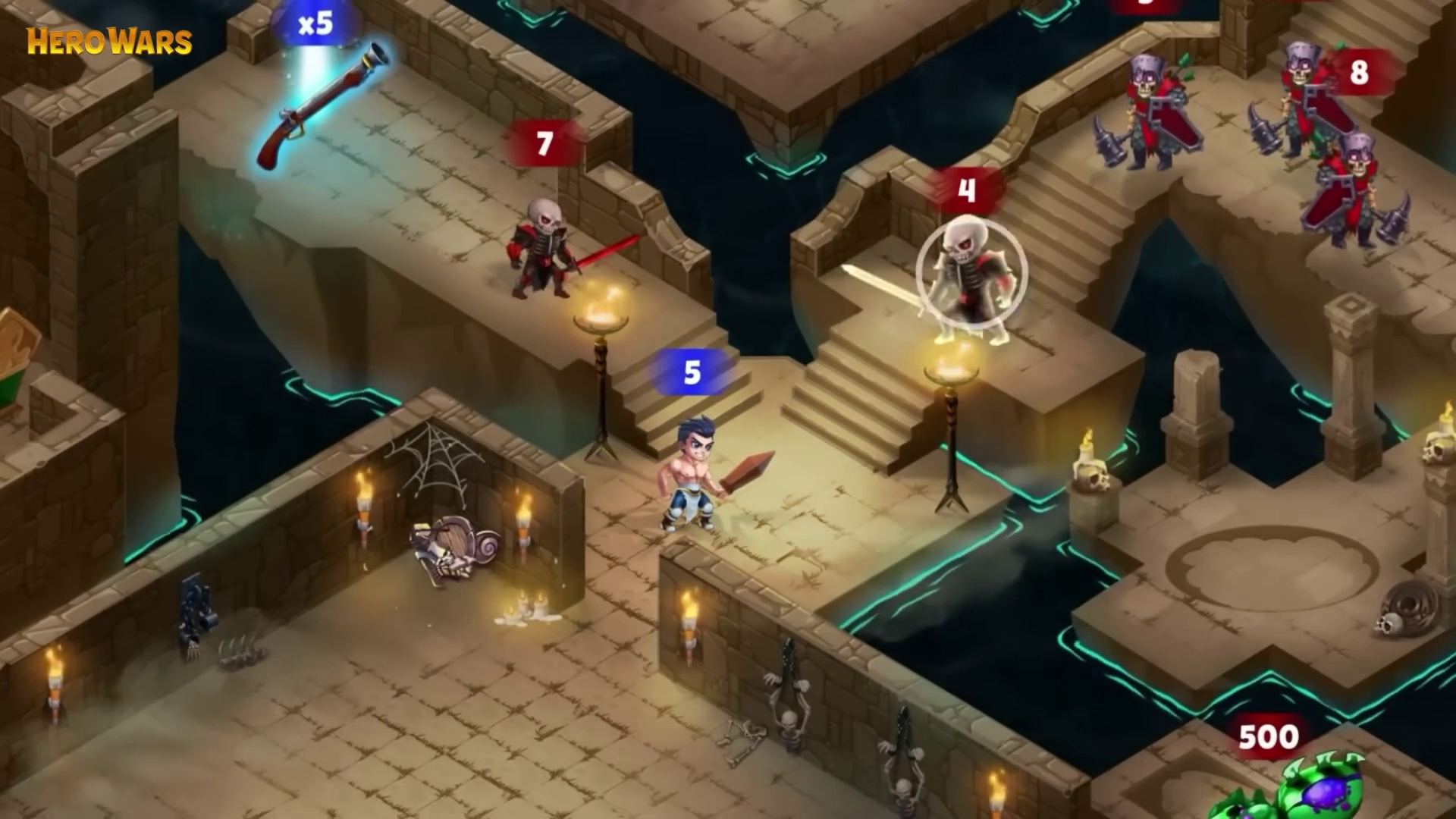Select the white-circled skeleton enemy with power 4
Image resolution: width=1456 pixels, height=819 pixels.
971,276
